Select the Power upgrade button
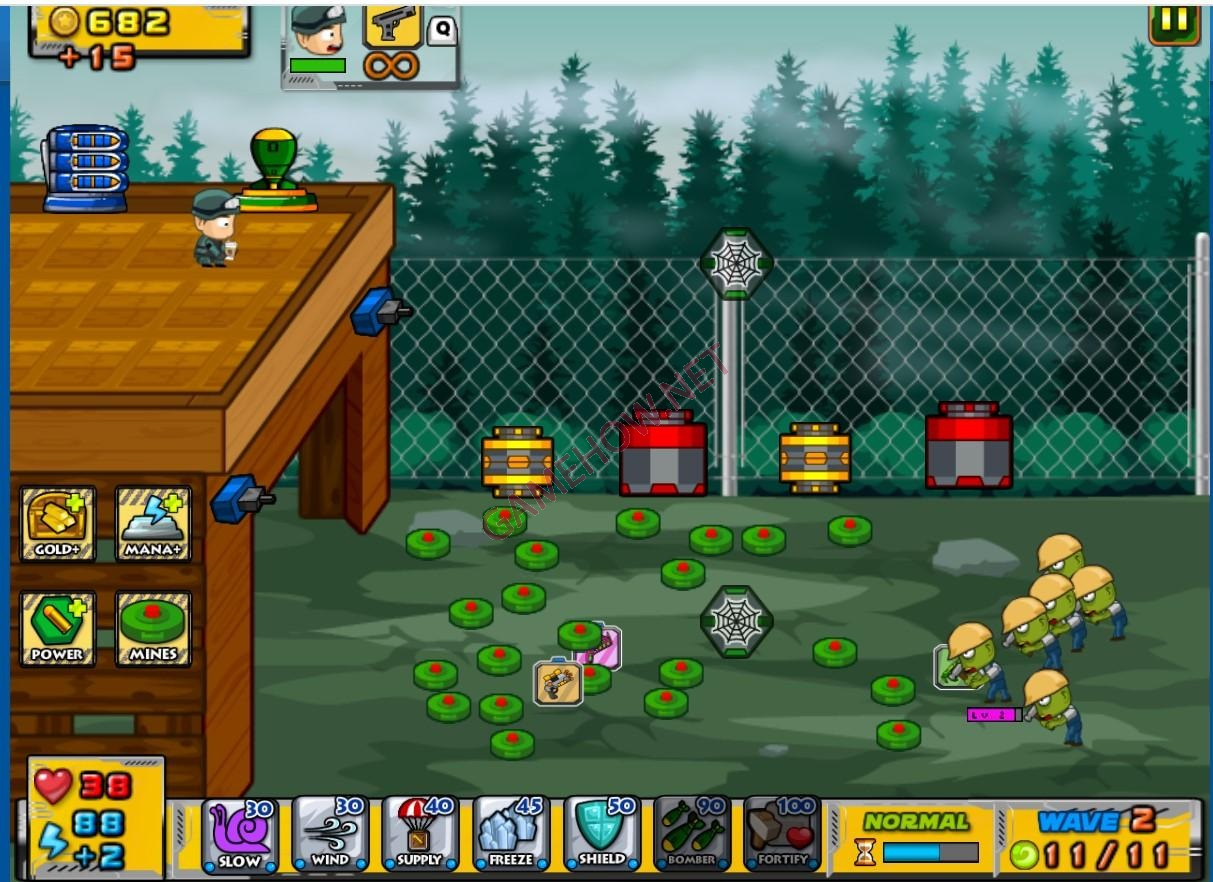This screenshot has width=1213, height=882. [x=58, y=629]
